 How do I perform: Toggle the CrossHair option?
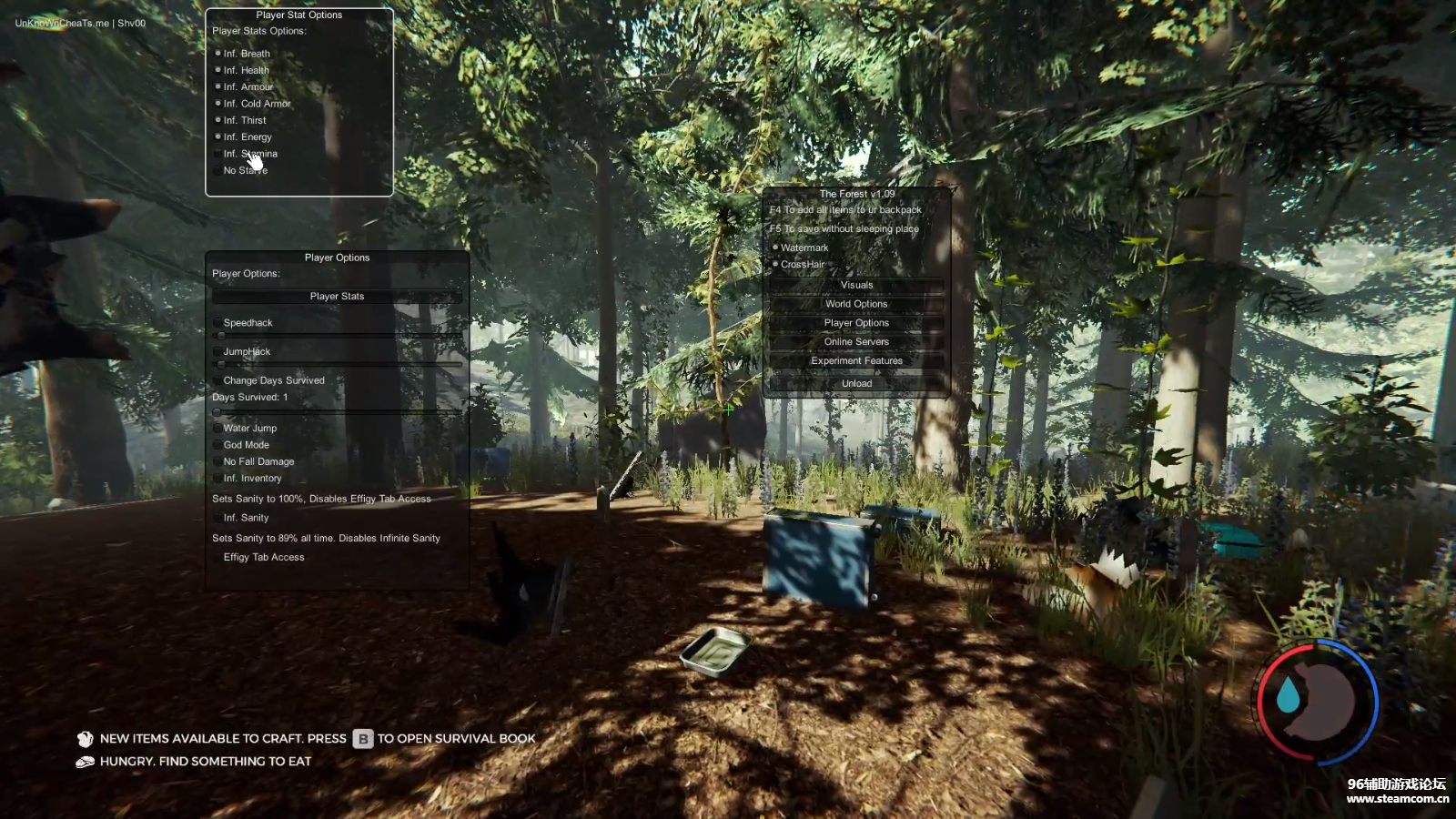775,265
